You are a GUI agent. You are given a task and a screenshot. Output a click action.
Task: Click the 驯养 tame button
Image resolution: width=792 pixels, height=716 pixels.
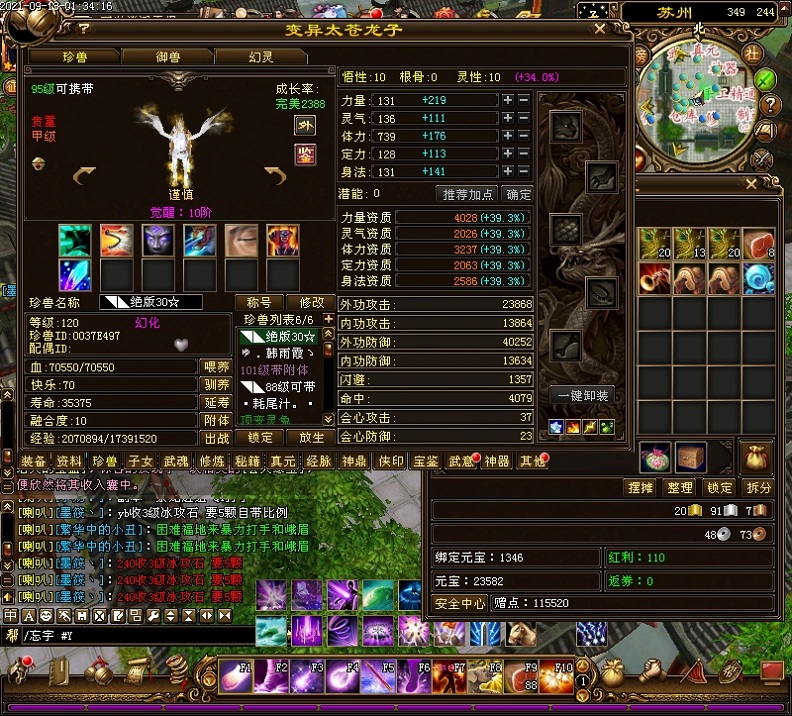[x=217, y=385]
